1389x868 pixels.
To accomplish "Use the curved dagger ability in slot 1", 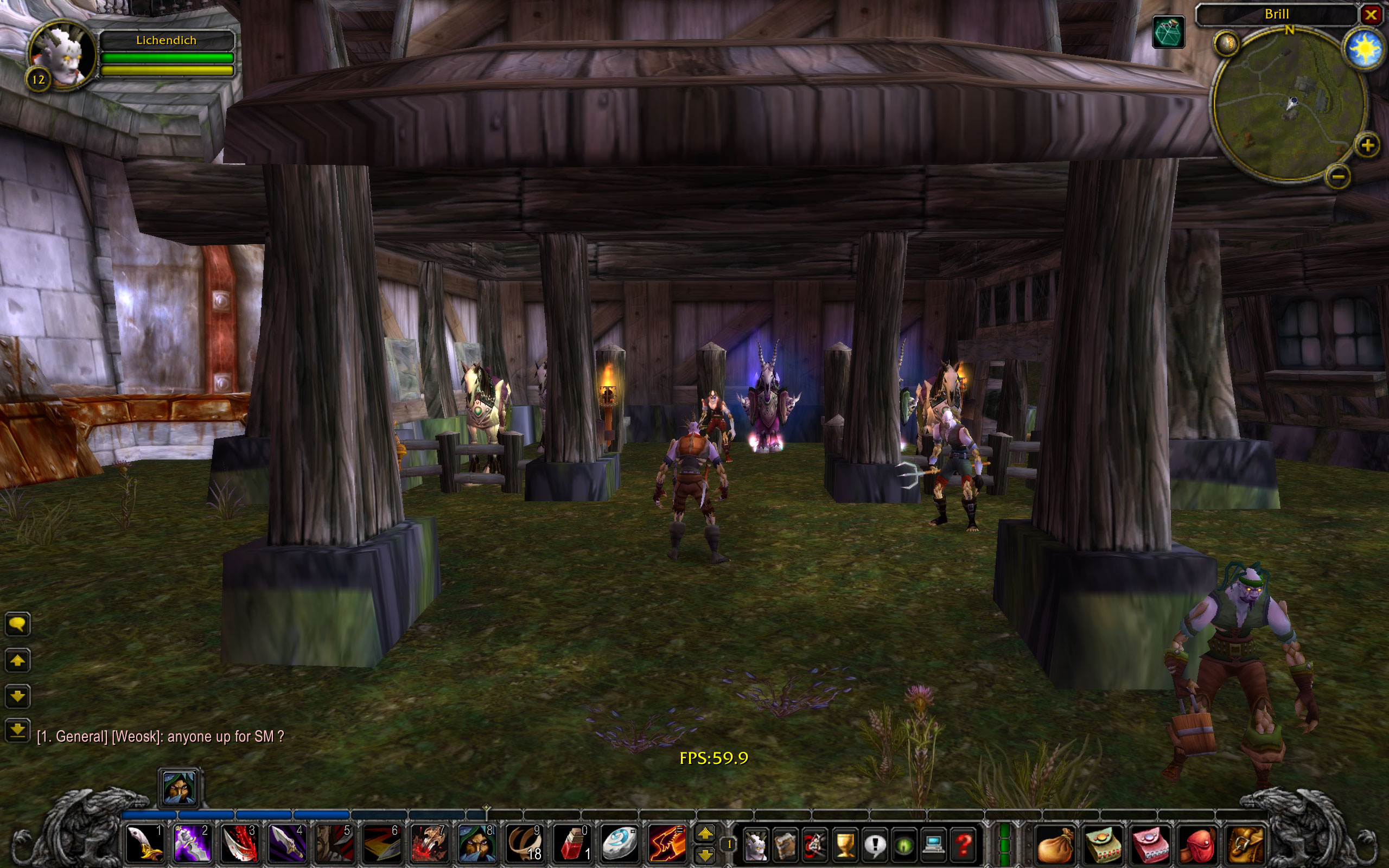I will tap(143, 843).
